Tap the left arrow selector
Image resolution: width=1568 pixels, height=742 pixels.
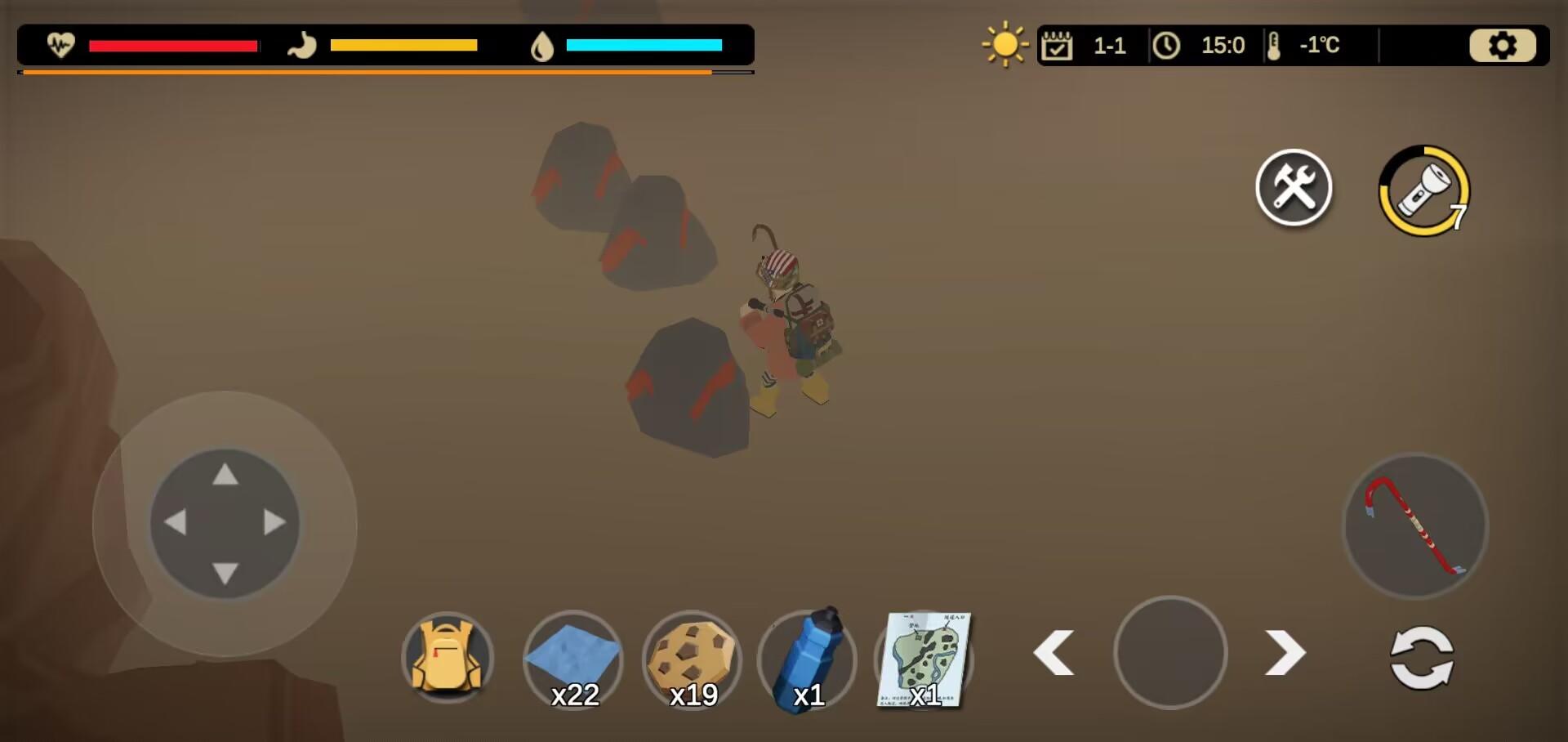(x=1053, y=653)
